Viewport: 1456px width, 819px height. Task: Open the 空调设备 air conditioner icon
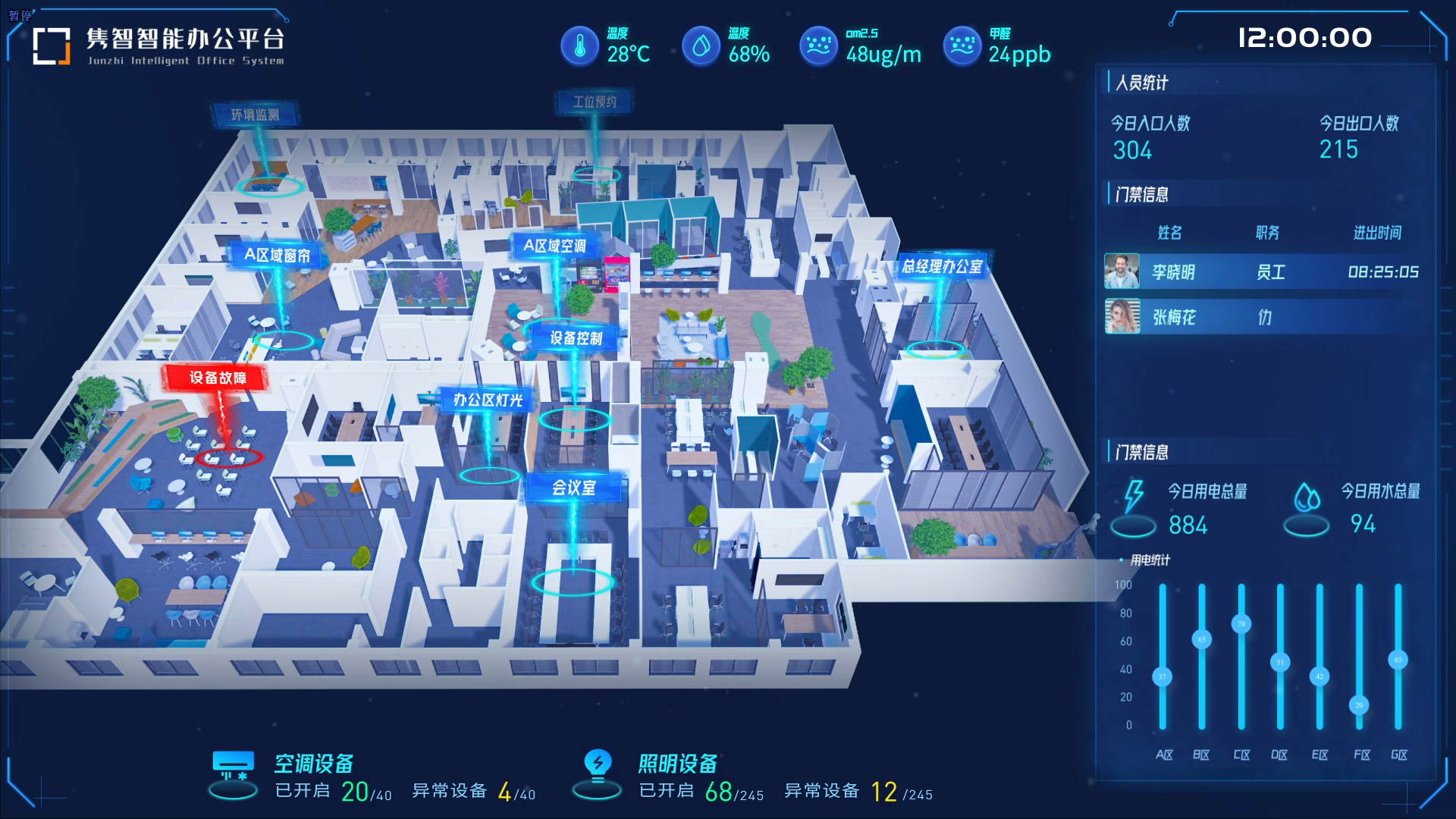click(x=234, y=767)
